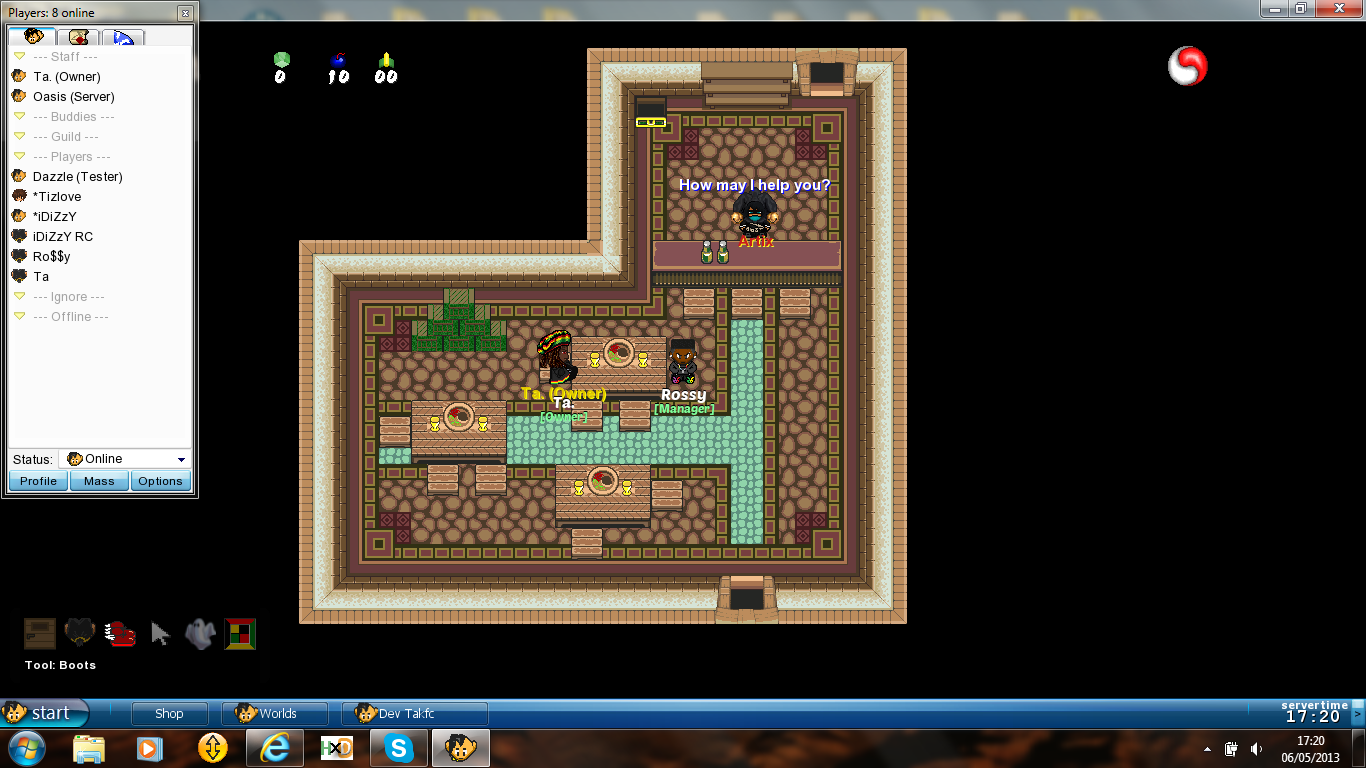
Task: Close the Players online panel
Action: click(x=185, y=13)
